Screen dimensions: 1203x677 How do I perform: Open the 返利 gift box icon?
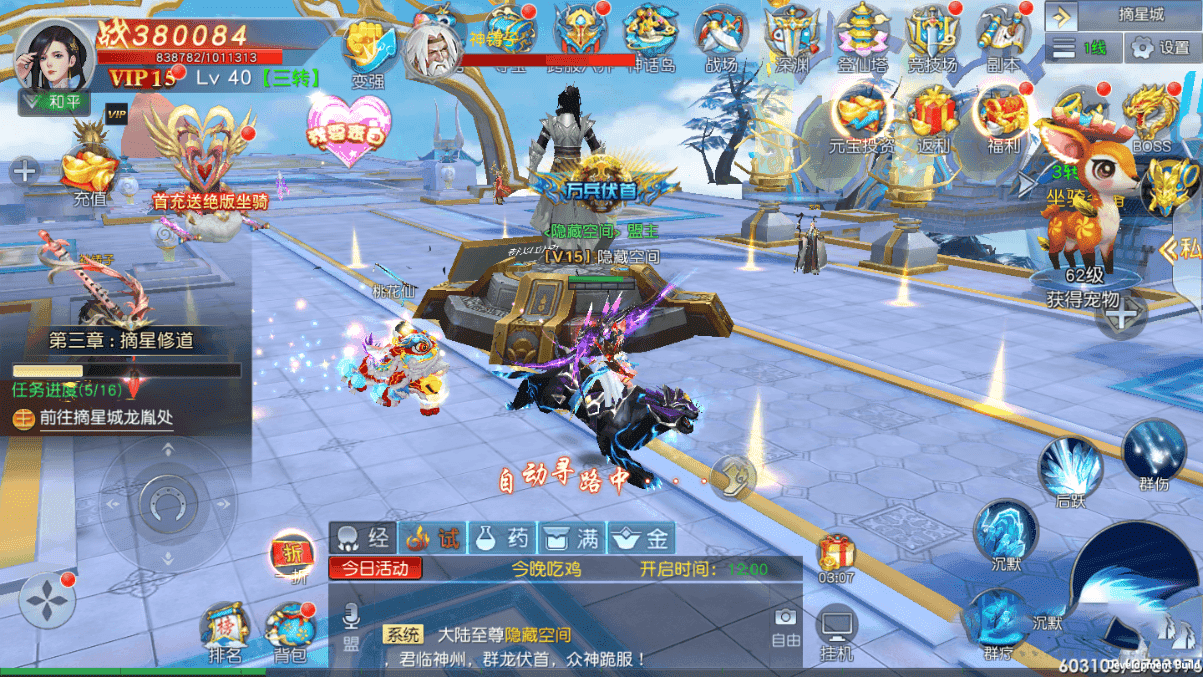pos(933,116)
